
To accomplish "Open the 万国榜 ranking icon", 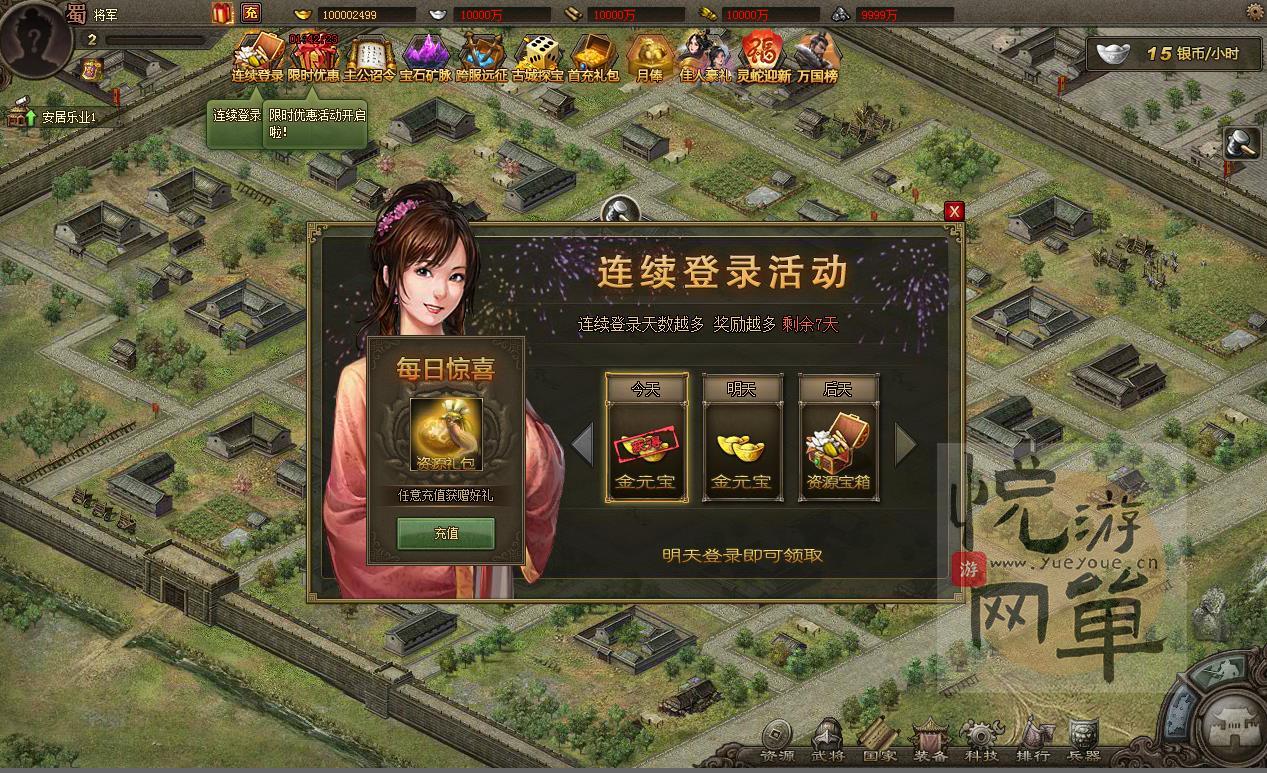I will click(818, 55).
